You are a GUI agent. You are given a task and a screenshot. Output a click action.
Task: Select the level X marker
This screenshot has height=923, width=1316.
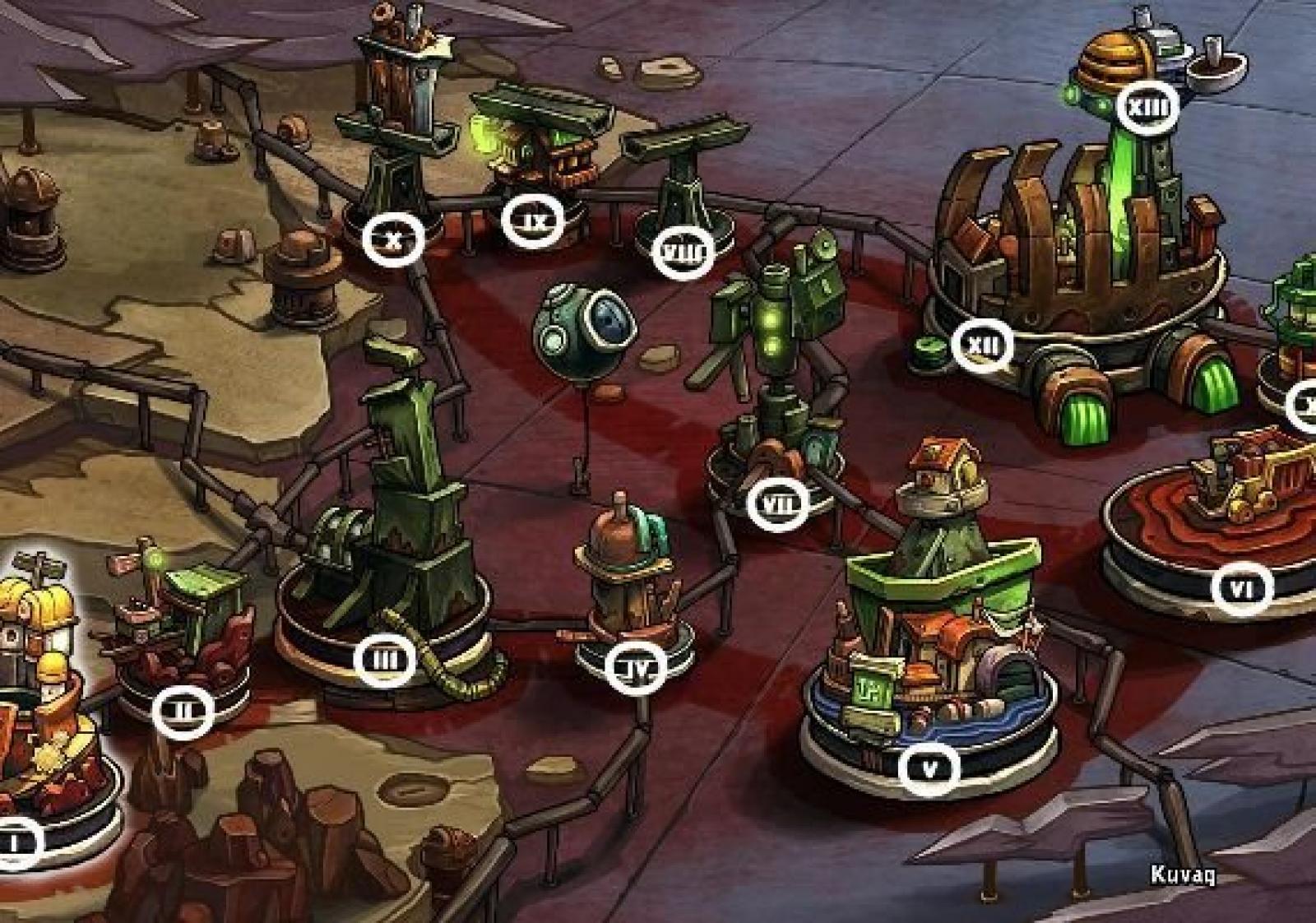(x=393, y=240)
